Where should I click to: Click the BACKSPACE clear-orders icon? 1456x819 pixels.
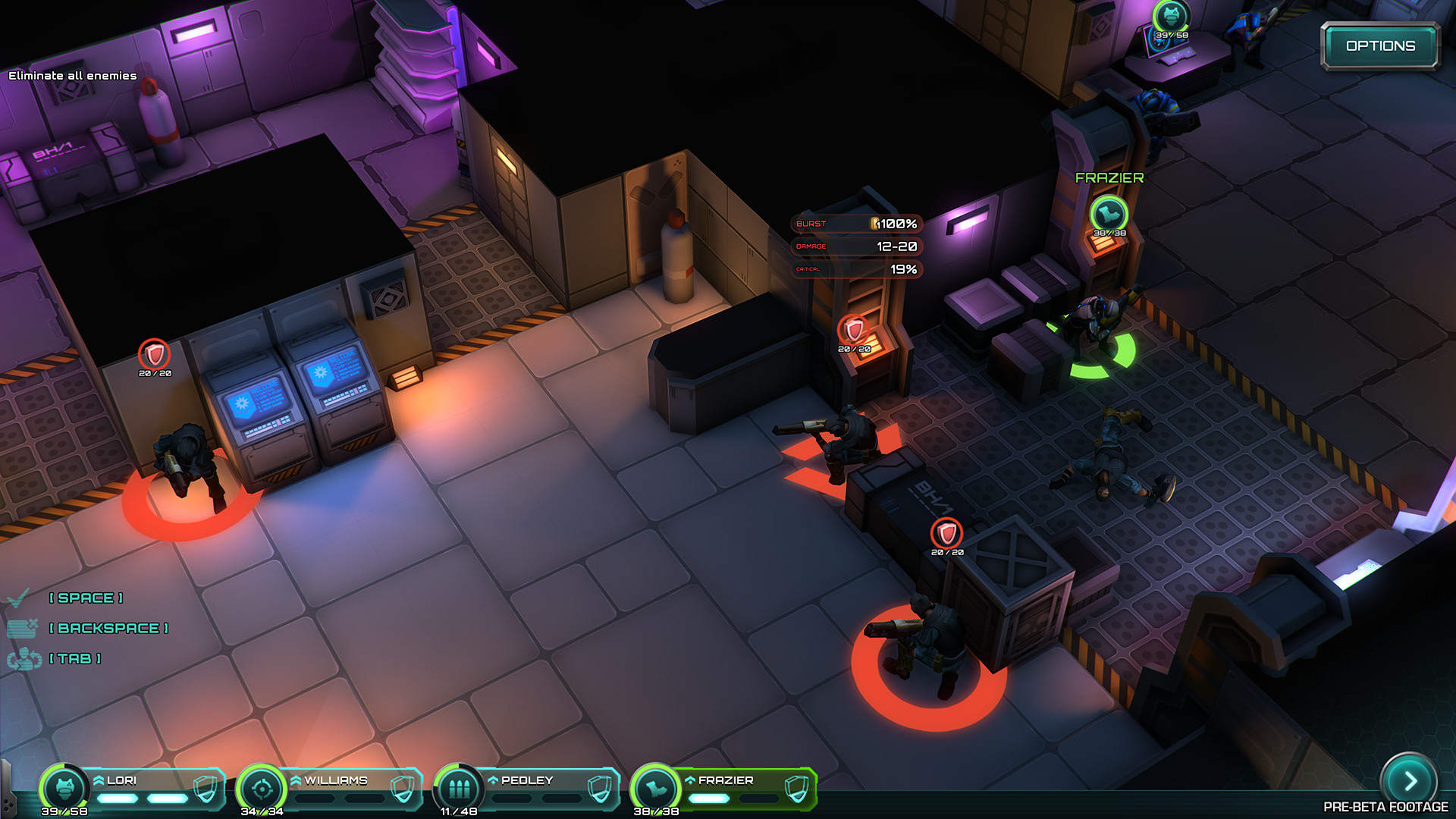[23, 628]
